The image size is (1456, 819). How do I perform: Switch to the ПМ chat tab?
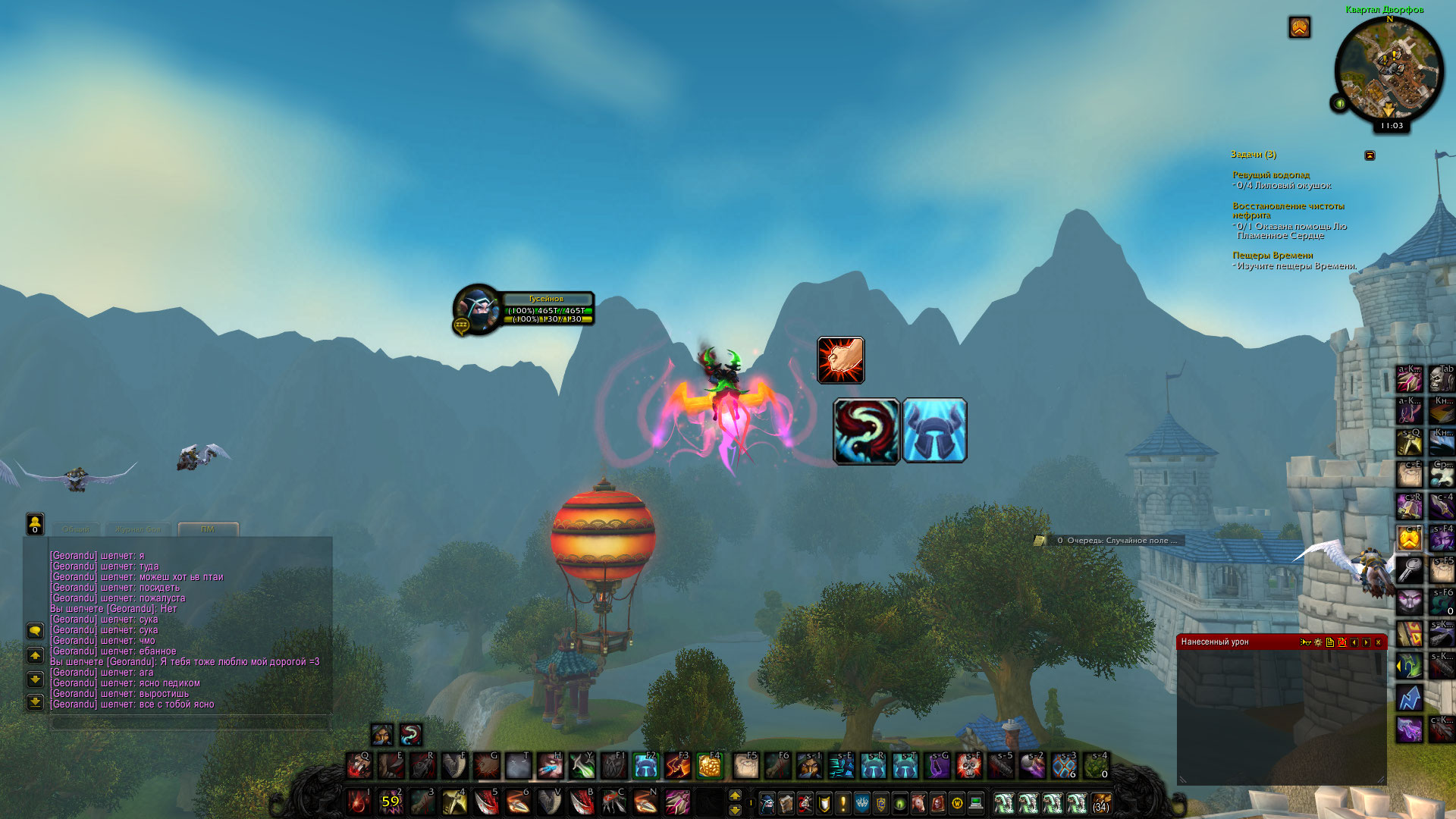208,529
